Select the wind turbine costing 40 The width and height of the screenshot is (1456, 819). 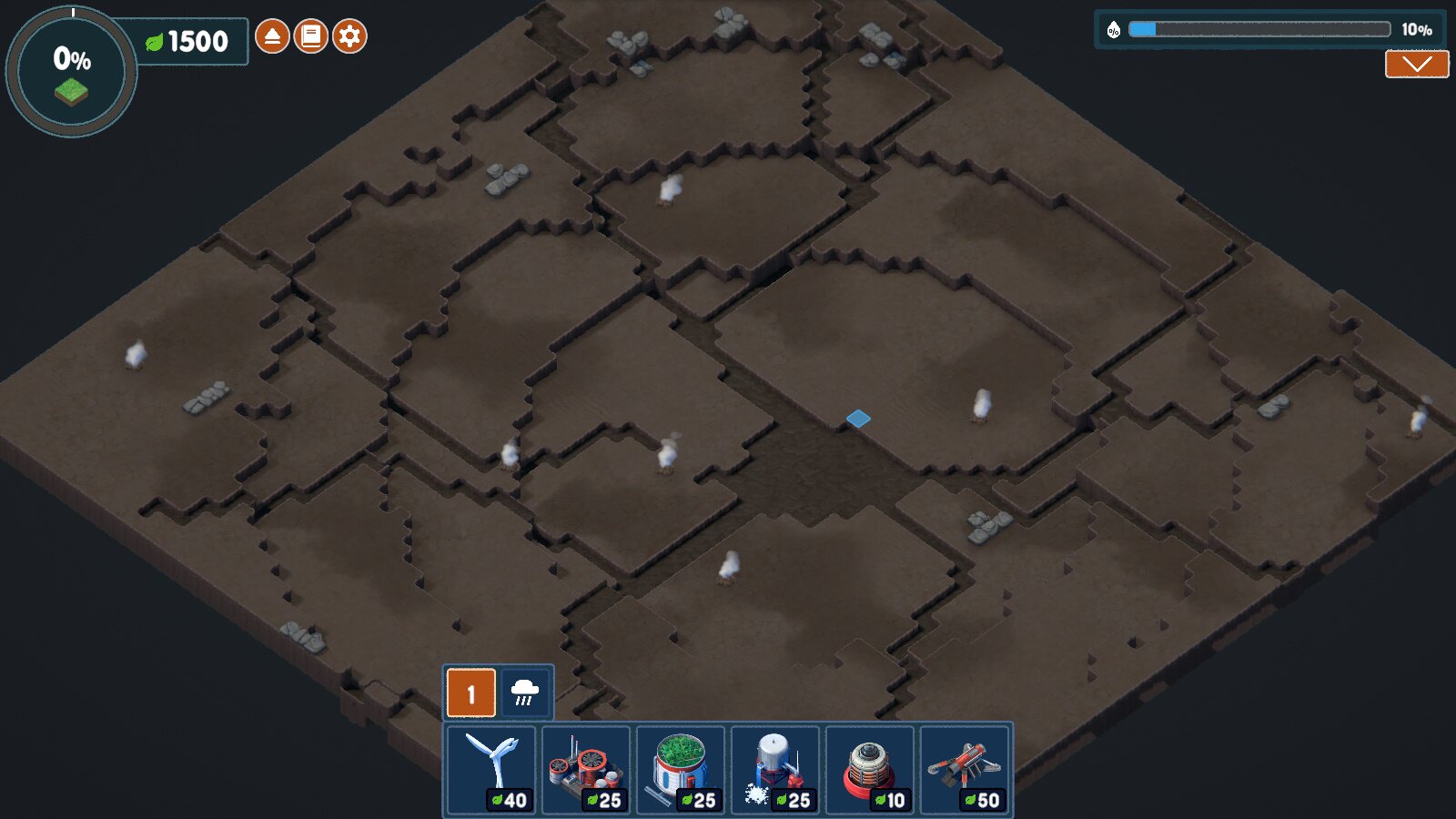[x=492, y=770]
